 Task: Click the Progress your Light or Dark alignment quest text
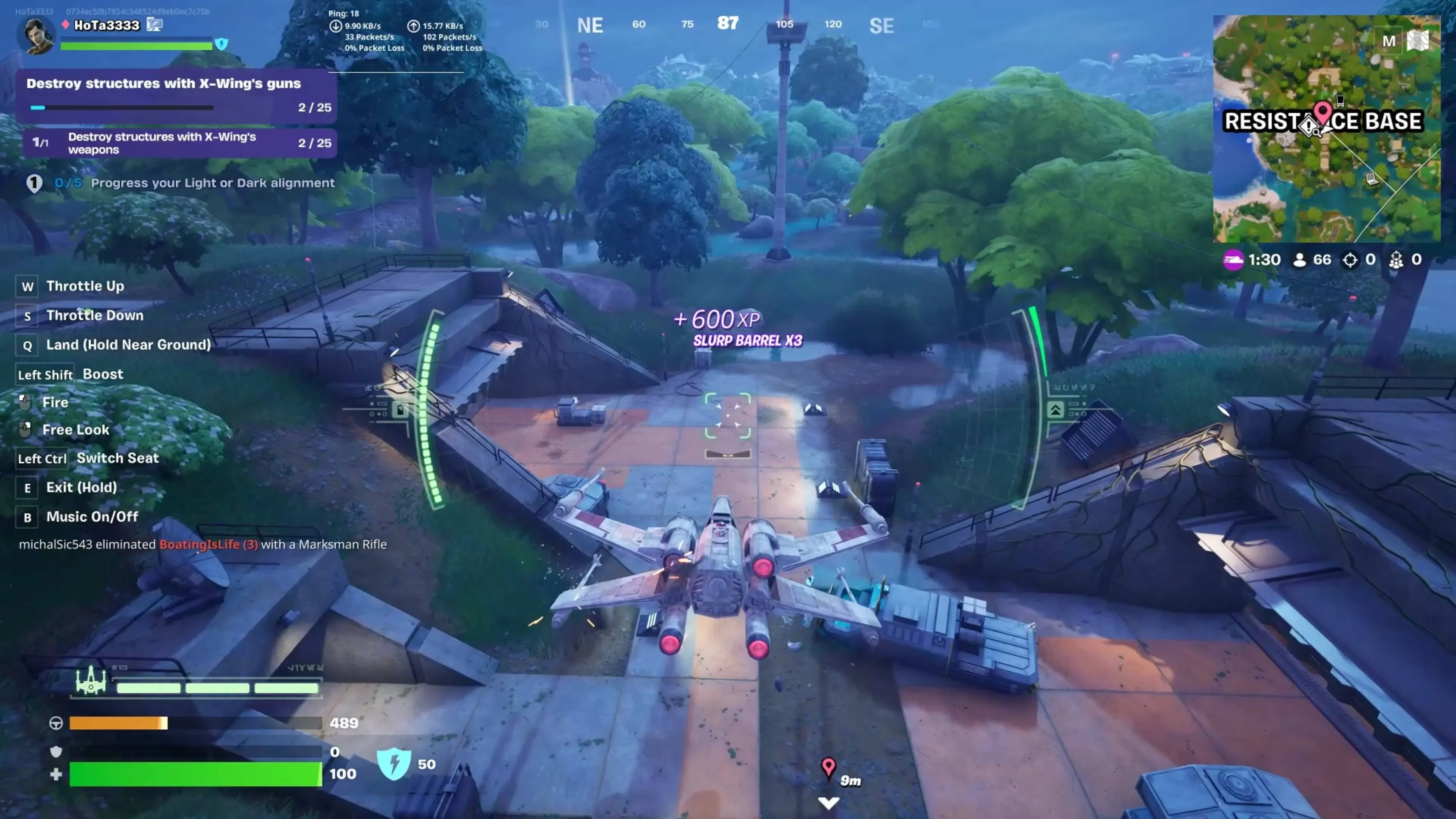point(213,182)
